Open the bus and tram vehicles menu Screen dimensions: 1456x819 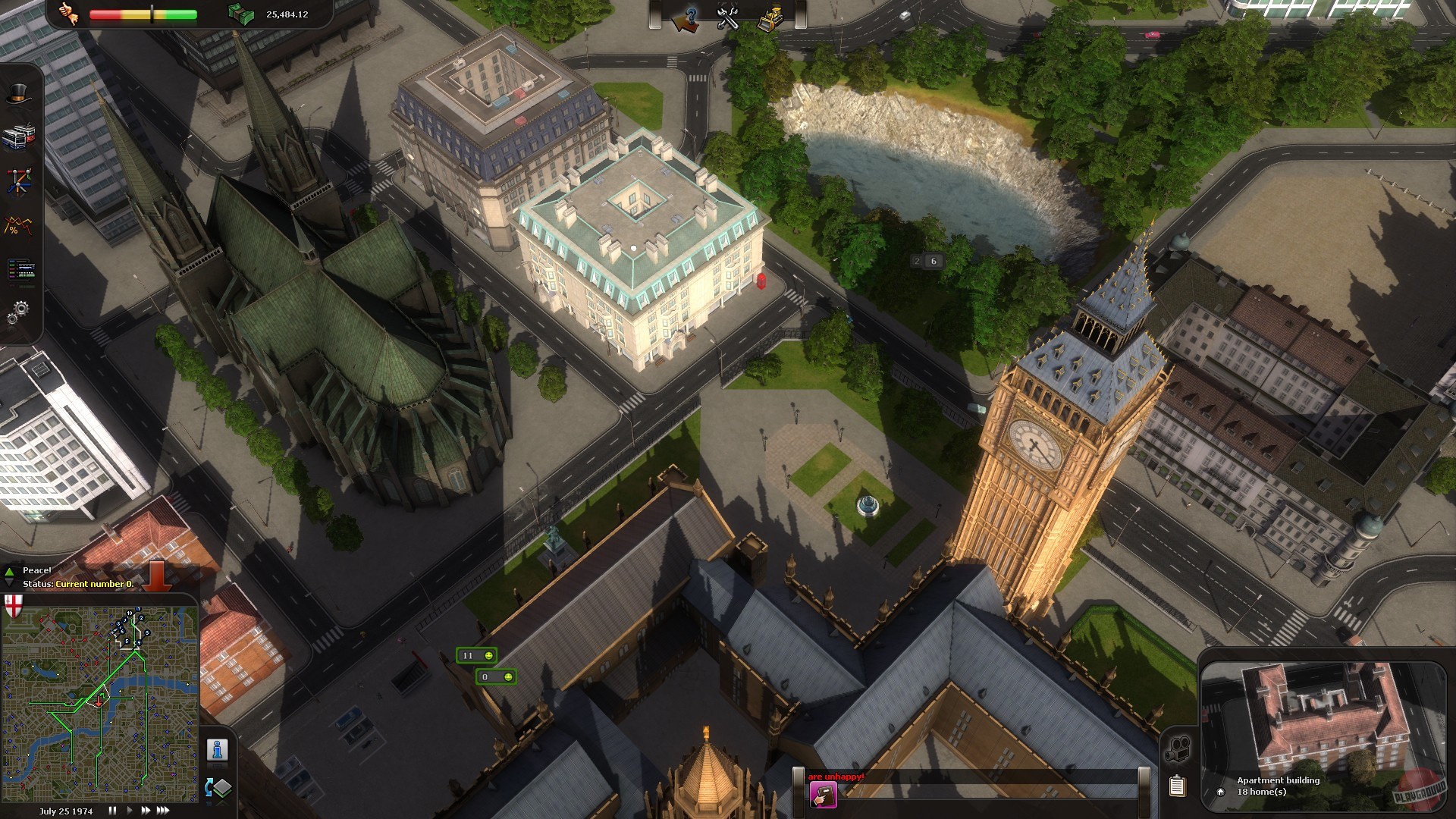(x=19, y=136)
